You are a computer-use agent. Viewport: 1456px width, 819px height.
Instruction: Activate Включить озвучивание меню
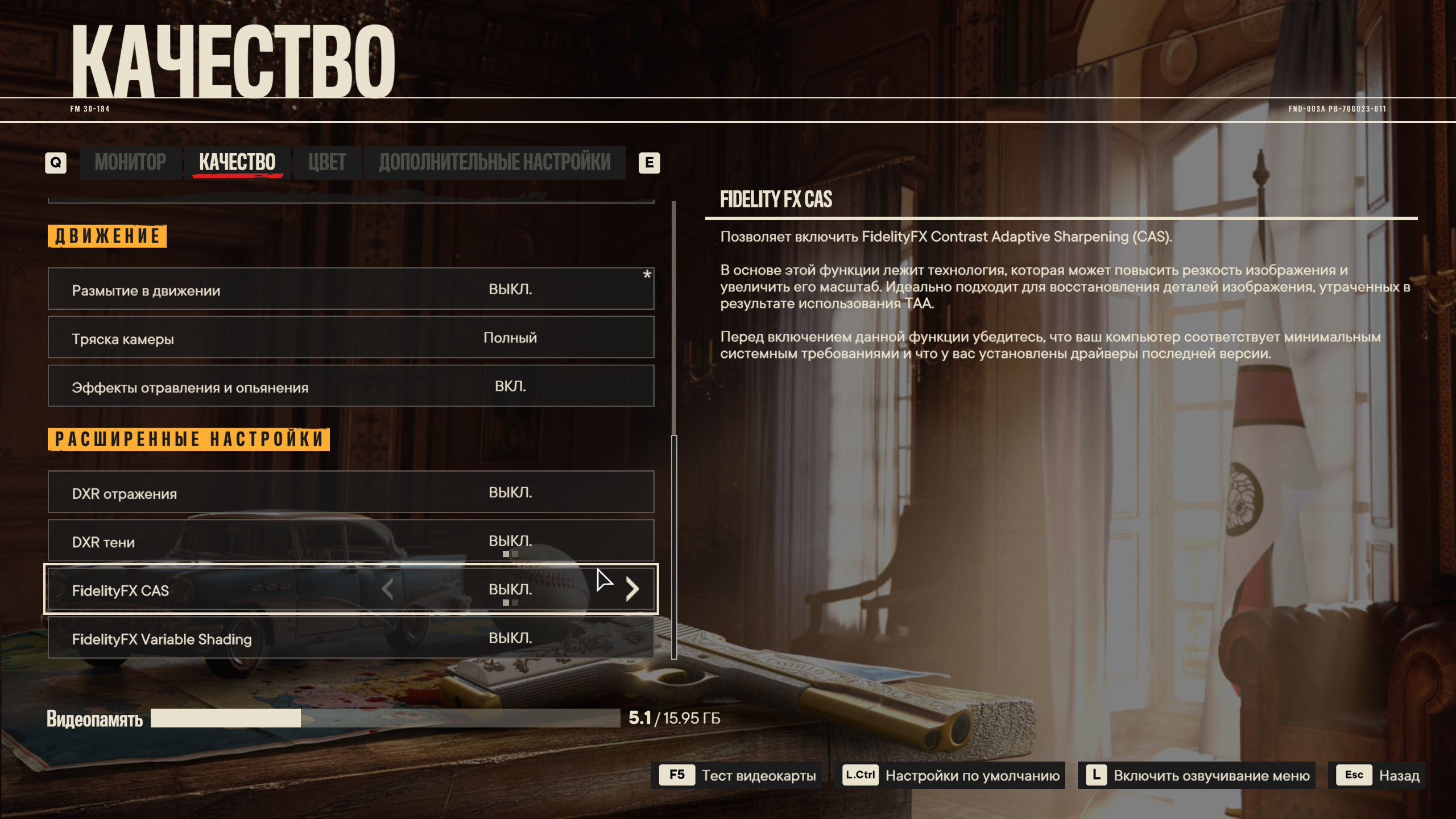[1197, 775]
